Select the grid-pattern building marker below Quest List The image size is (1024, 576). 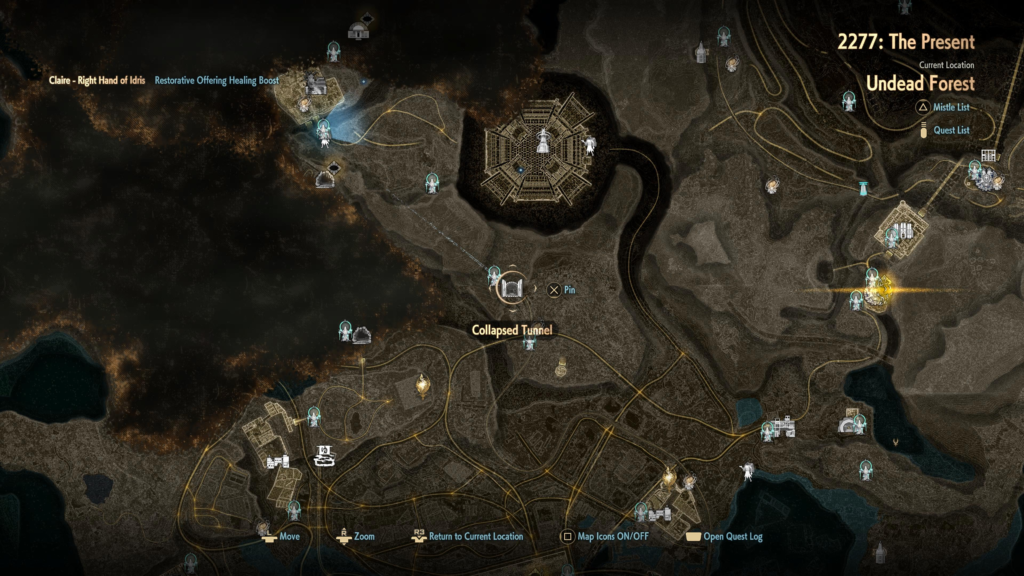point(989,156)
